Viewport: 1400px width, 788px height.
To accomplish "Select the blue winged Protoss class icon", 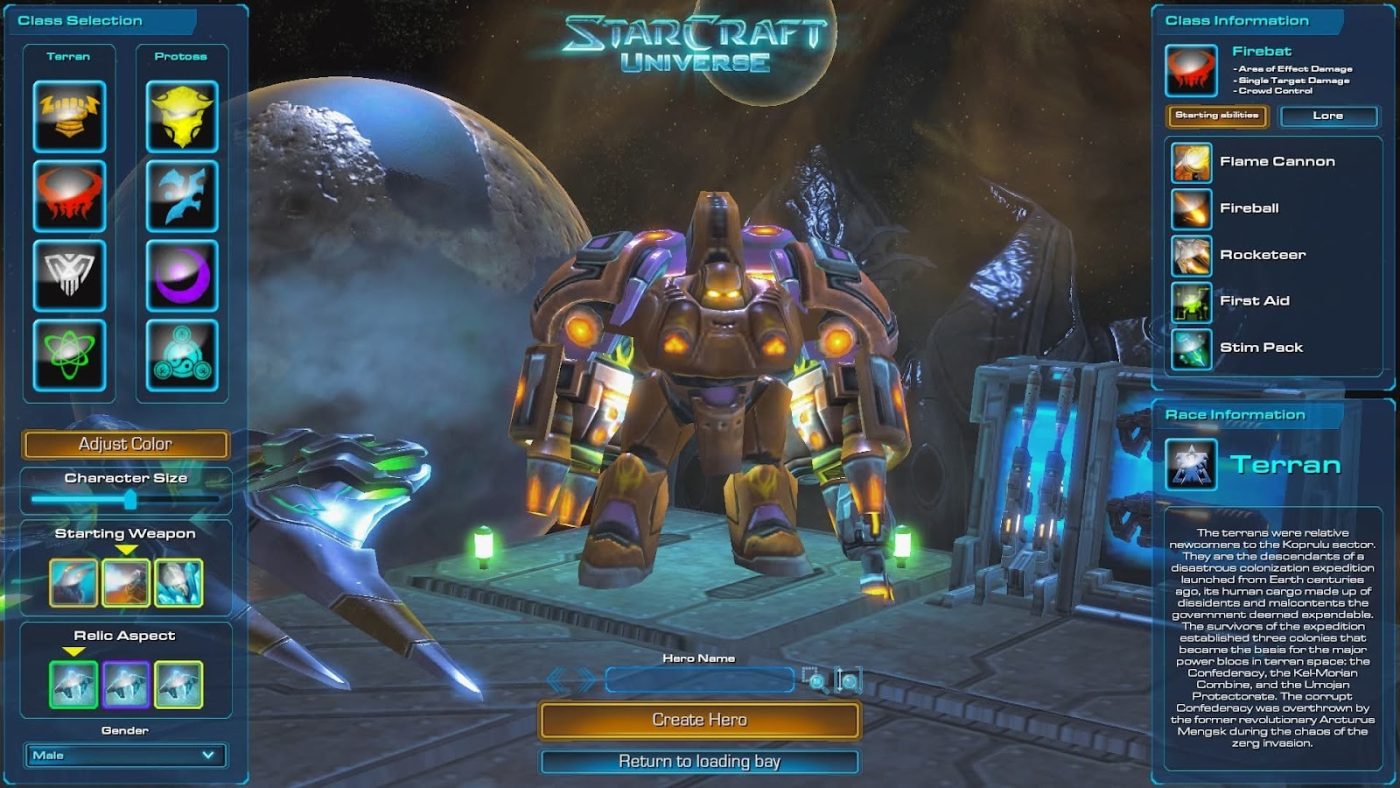I will click(x=182, y=197).
